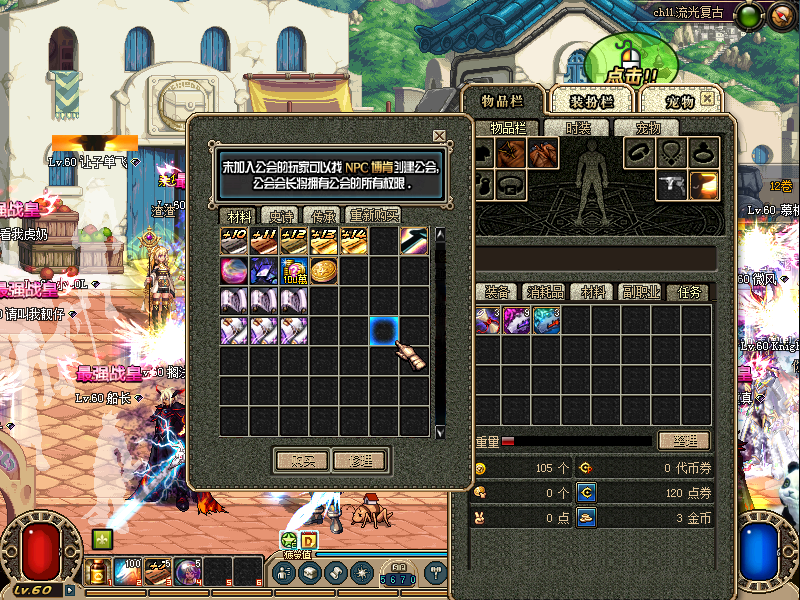
Task: Select the pink swirl orb item
Action: [234, 270]
